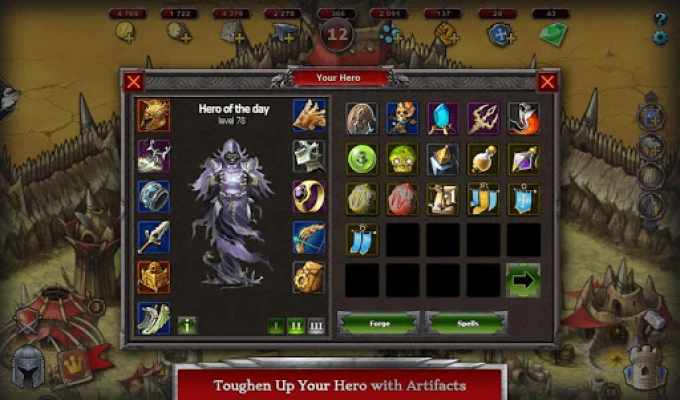Screen dimensions: 680x400
Task: Select the equipped silver ring slot
Action: coord(153,196)
